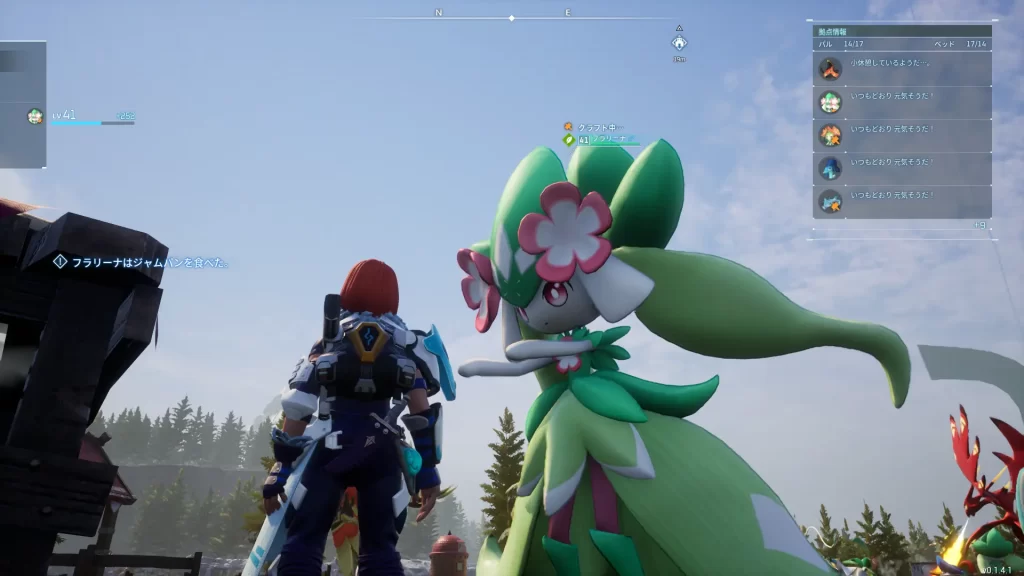Click the base camp marker on the compass

(679, 42)
